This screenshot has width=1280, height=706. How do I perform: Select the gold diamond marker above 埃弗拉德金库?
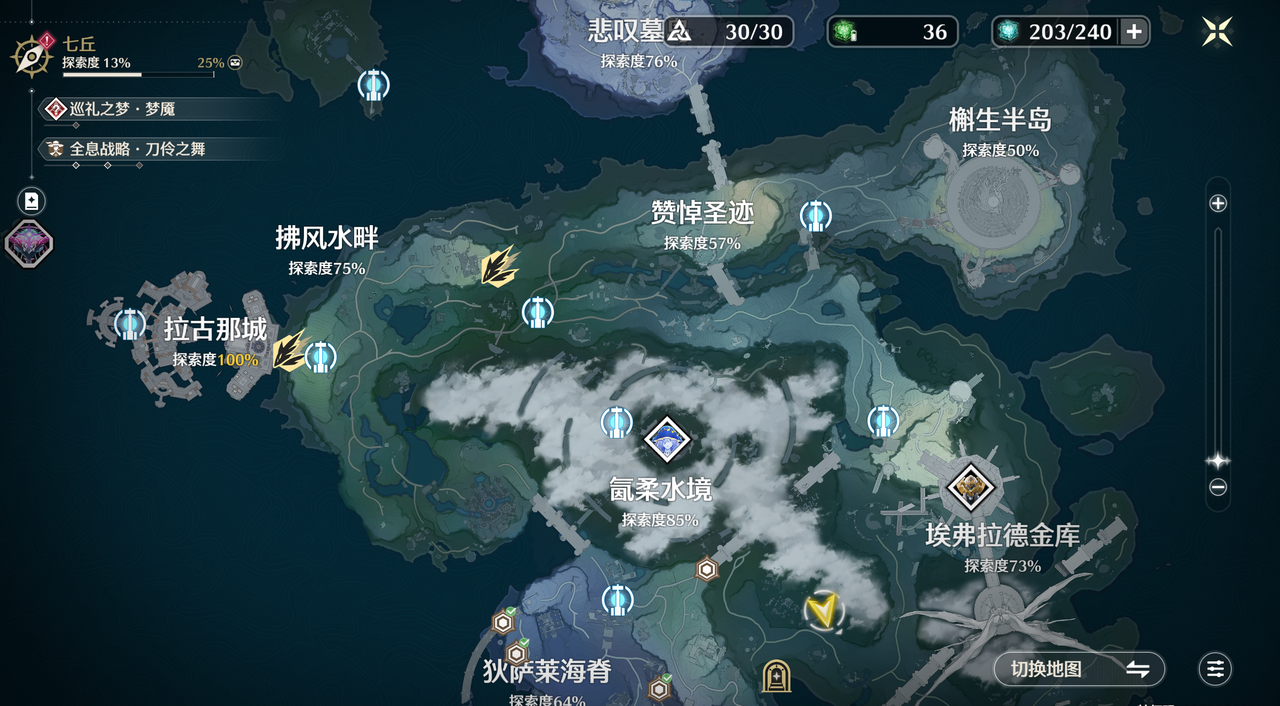970,488
